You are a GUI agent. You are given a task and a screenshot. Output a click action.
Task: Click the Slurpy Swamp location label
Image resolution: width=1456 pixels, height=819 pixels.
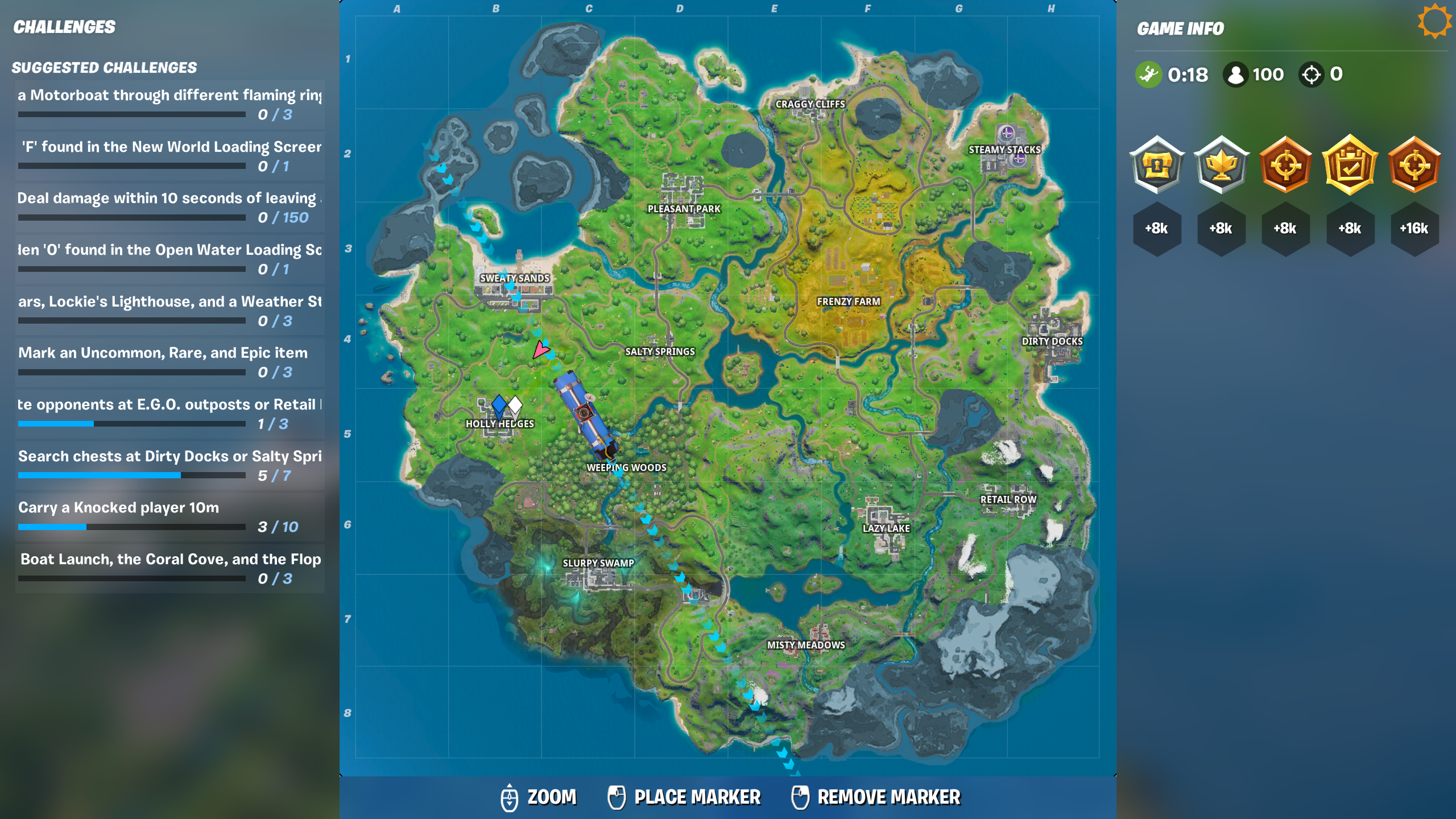coord(598,563)
